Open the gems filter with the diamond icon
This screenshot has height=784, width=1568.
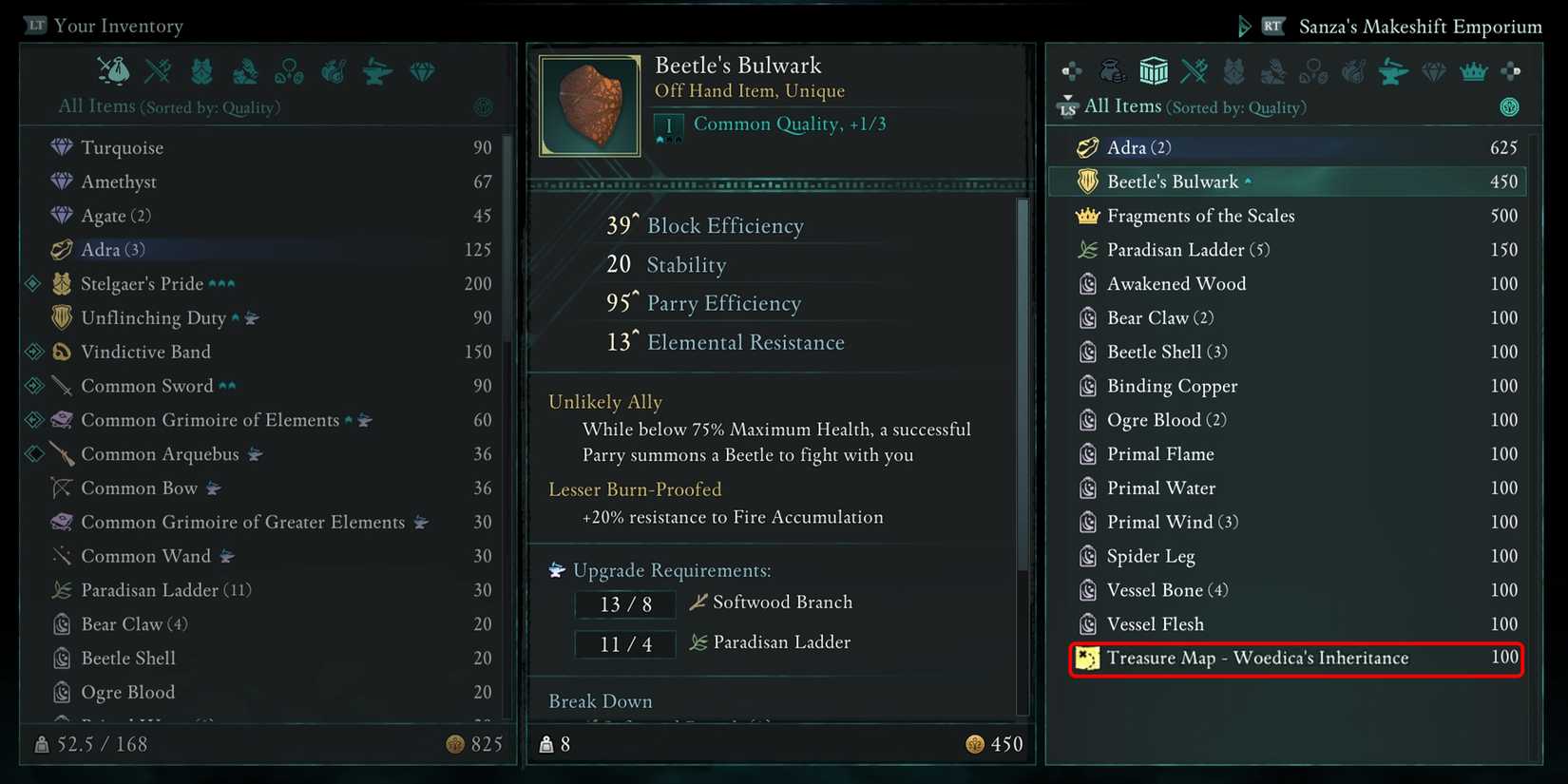(x=422, y=70)
